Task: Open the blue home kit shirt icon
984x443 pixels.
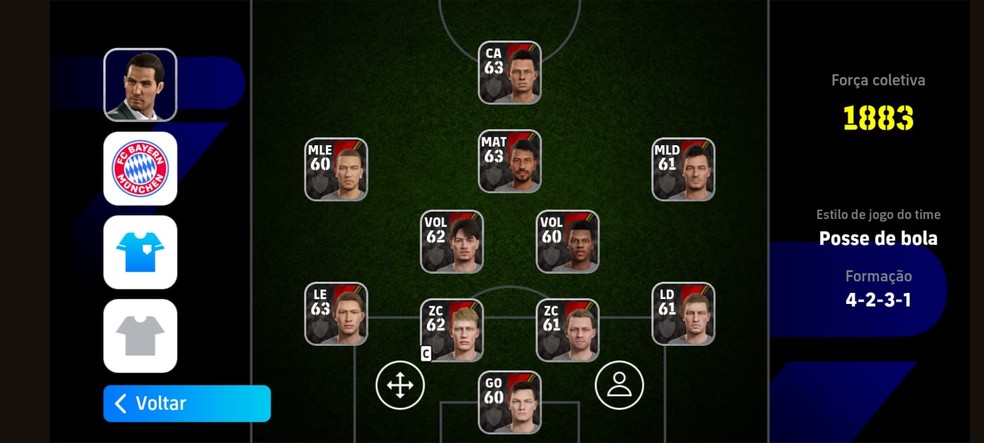Action: pyautogui.click(x=140, y=252)
